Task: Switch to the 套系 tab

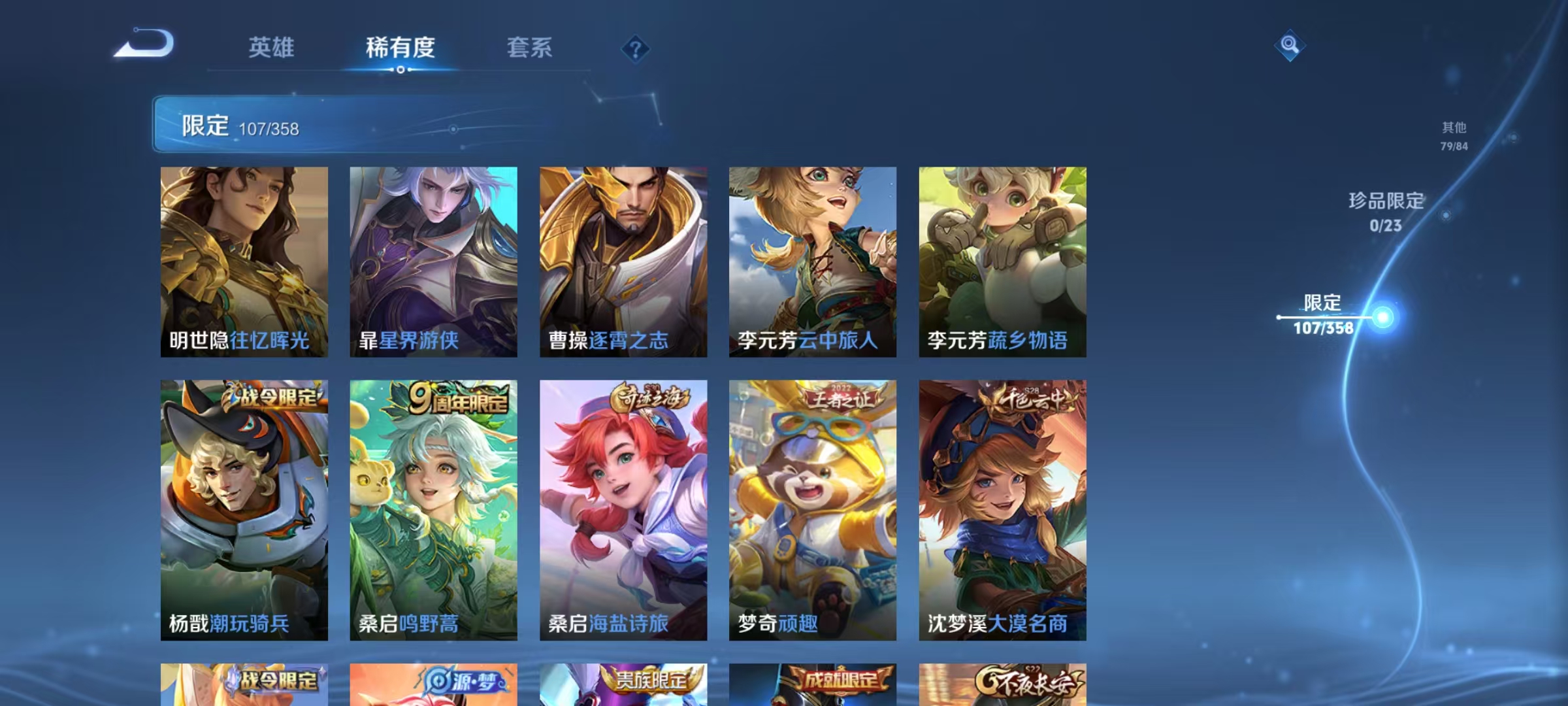Action: [x=529, y=48]
